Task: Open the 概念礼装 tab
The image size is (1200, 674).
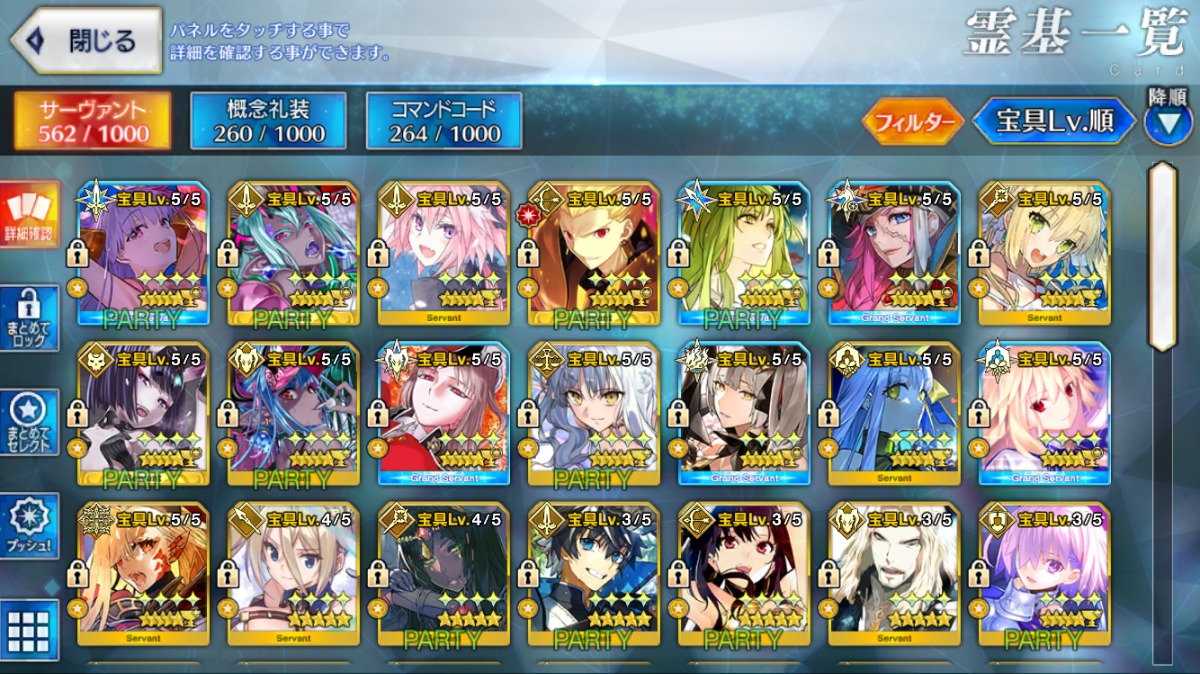Action: click(269, 121)
